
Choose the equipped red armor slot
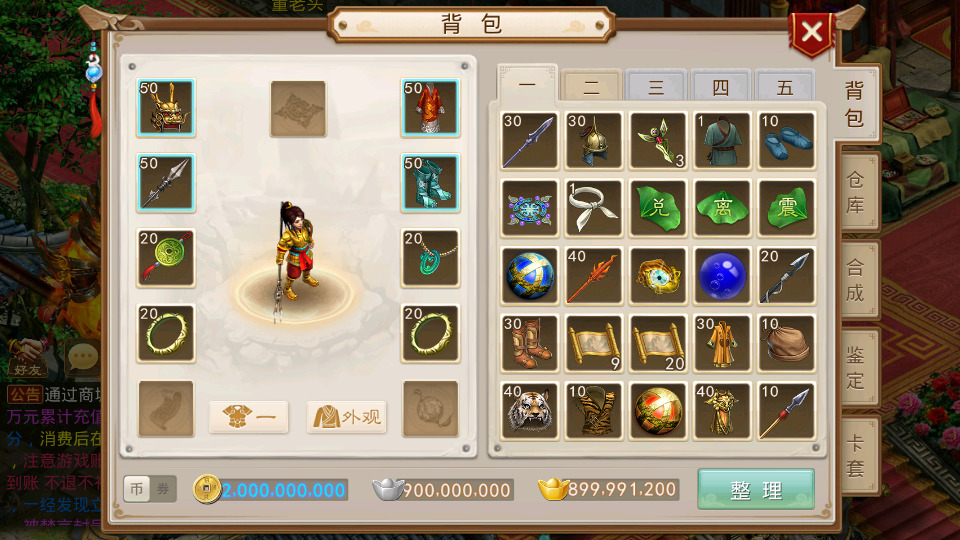point(430,108)
